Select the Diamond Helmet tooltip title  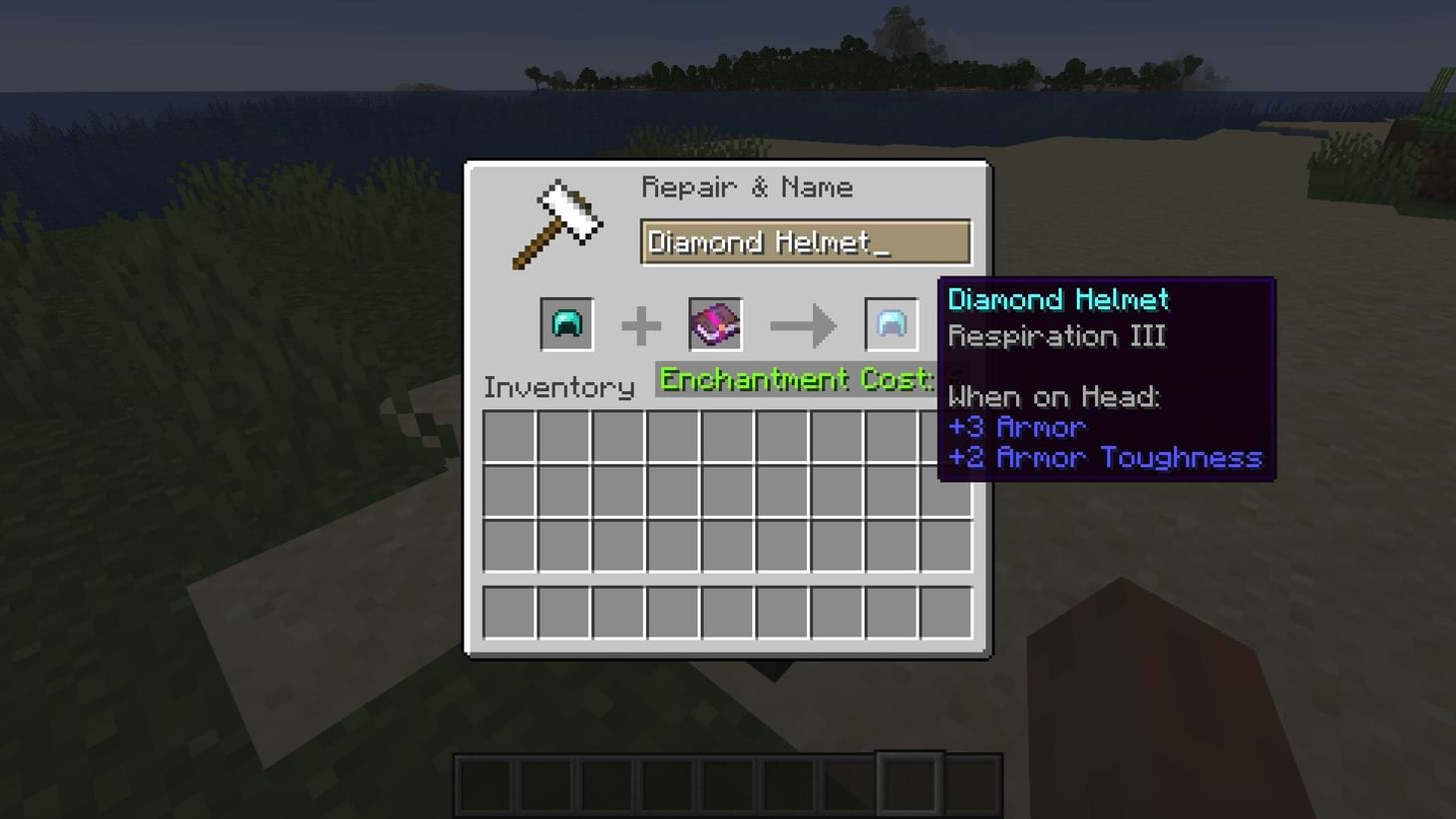[1057, 298]
